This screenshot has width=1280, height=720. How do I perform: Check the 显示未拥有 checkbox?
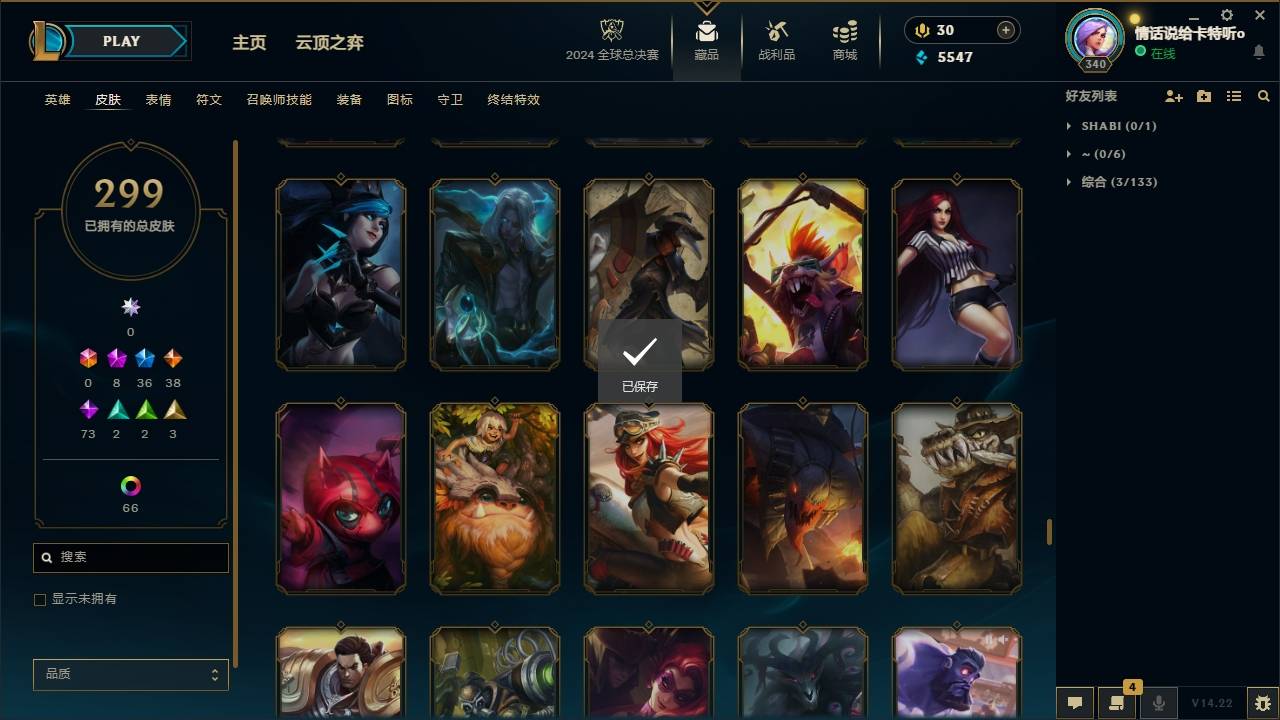[x=39, y=599]
